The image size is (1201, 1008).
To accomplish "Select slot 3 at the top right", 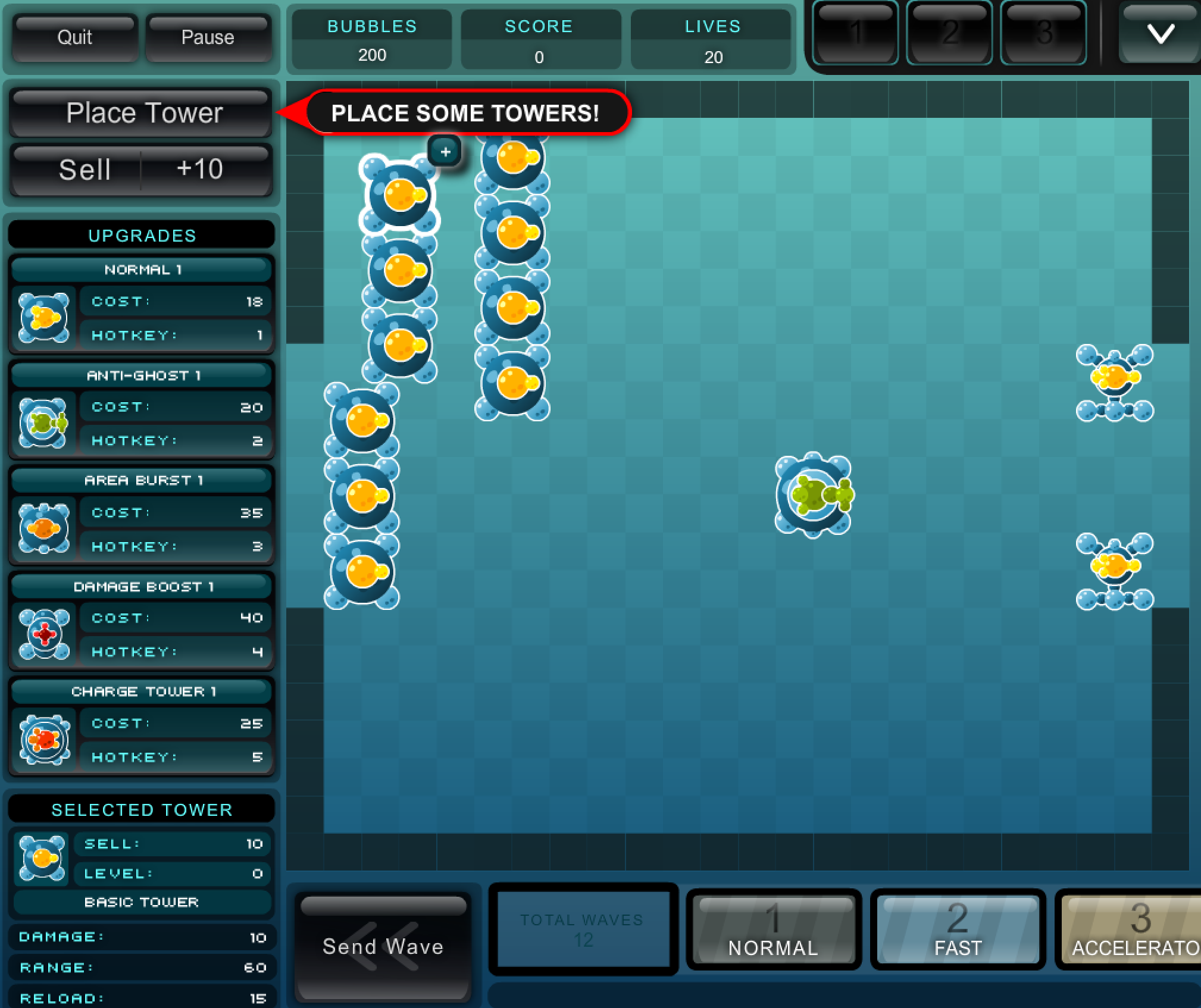I will [x=1043, y=33].
